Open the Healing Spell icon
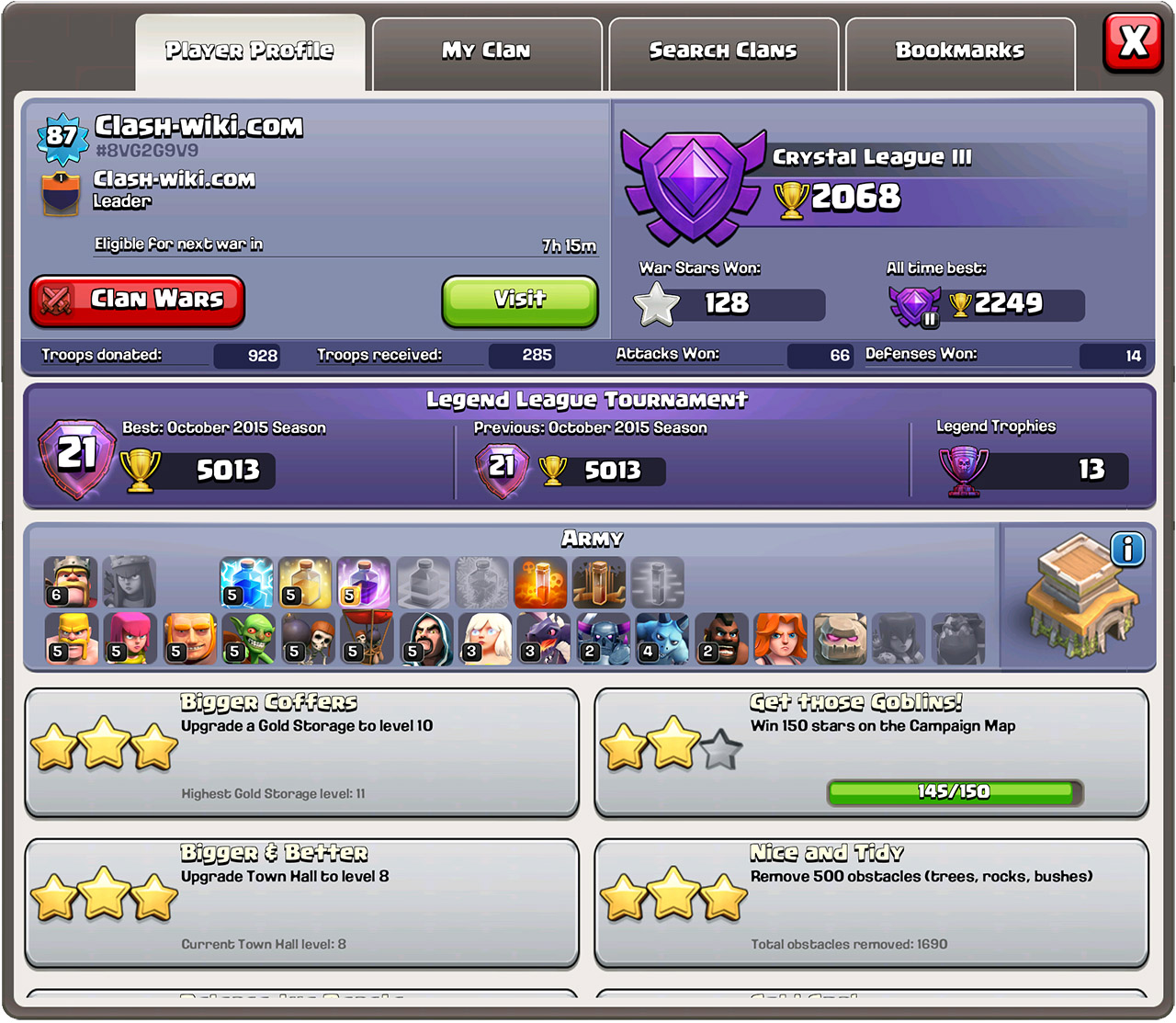The height and width of the screenshot is (1023, 1176). [306, 582]
